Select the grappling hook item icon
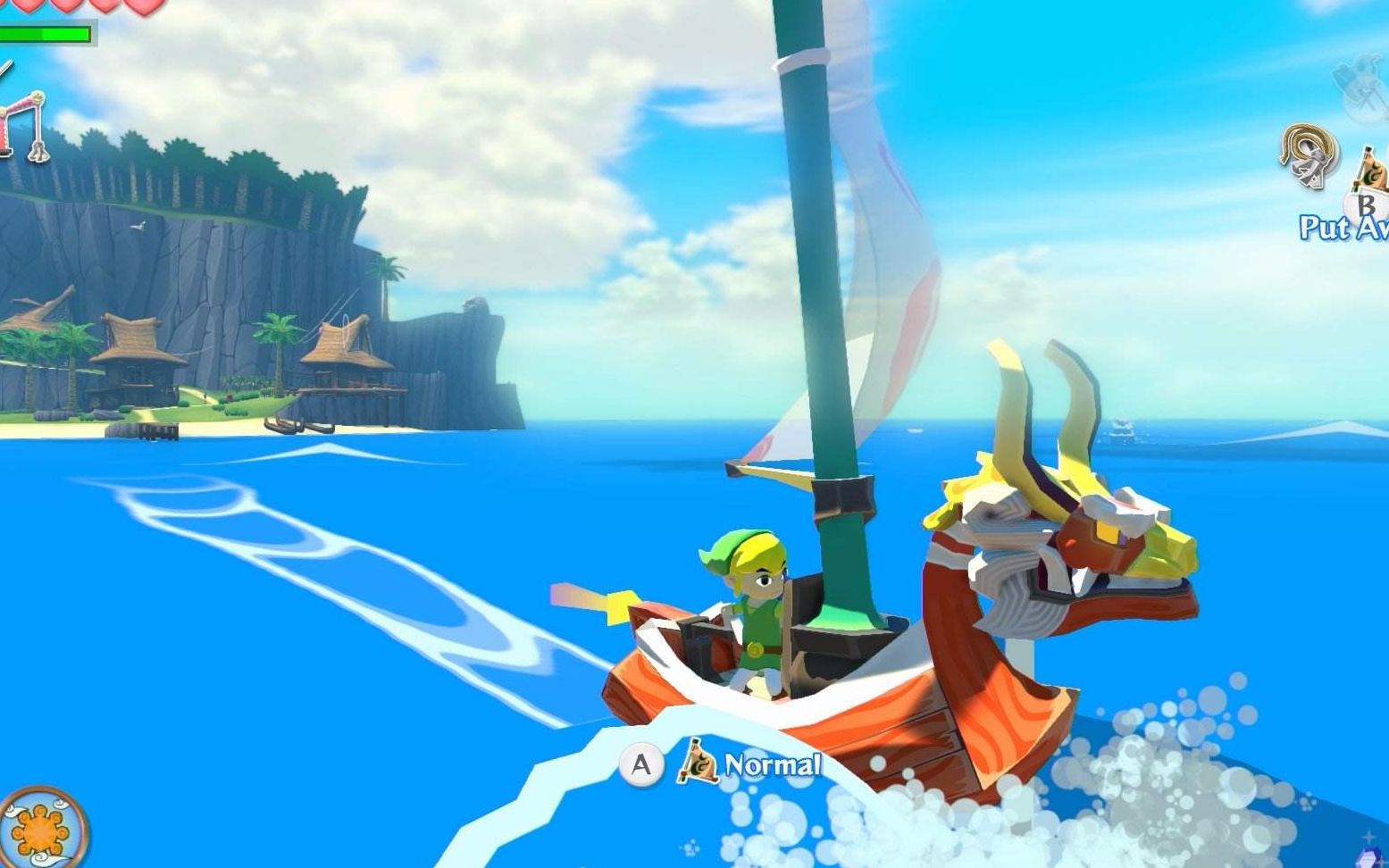Viewport: 1389px width, 868px height. [1309, 156]
